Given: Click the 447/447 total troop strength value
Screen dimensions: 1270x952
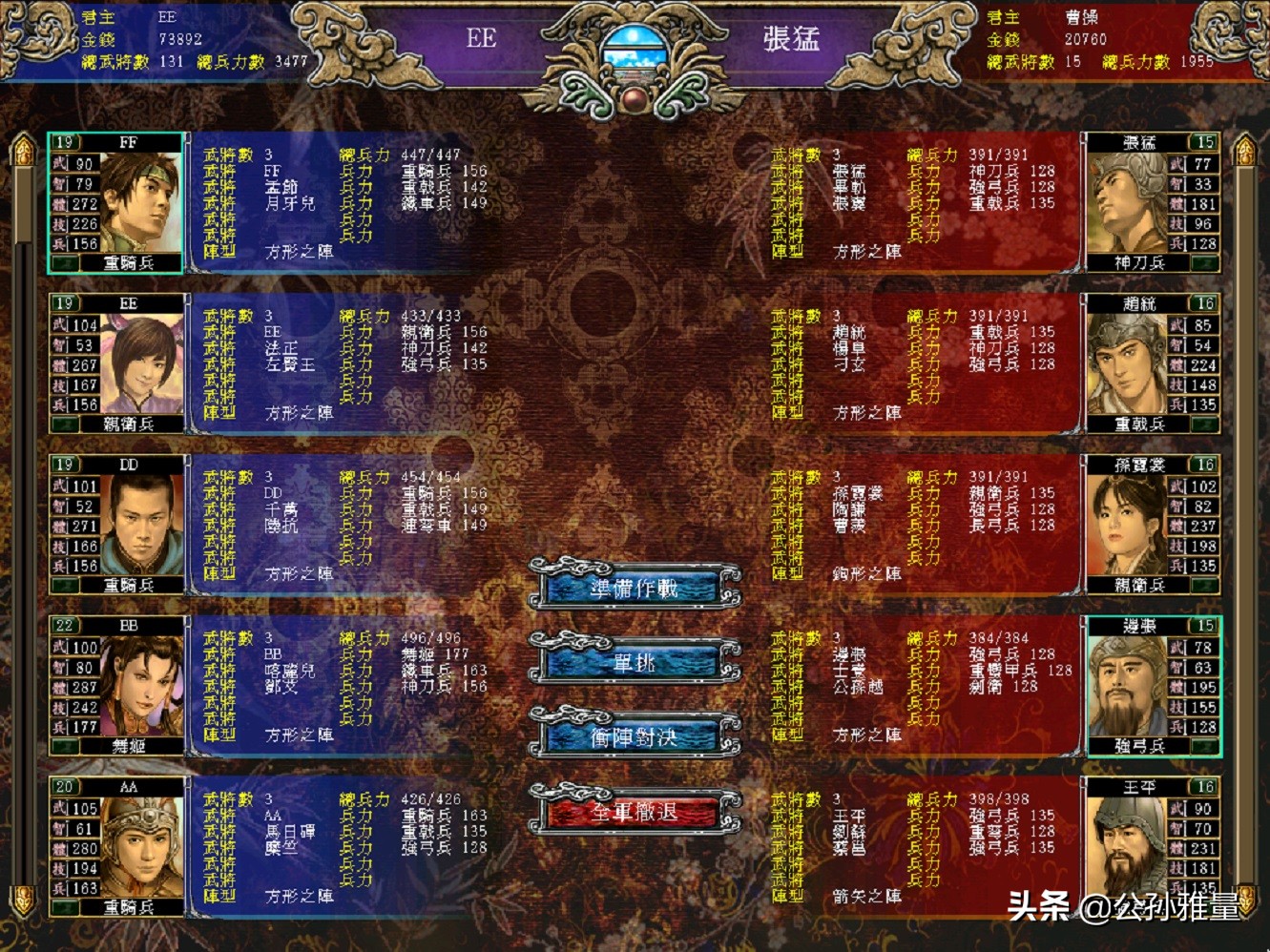Looking at the screenshot, I should click(x=428, y=154).
